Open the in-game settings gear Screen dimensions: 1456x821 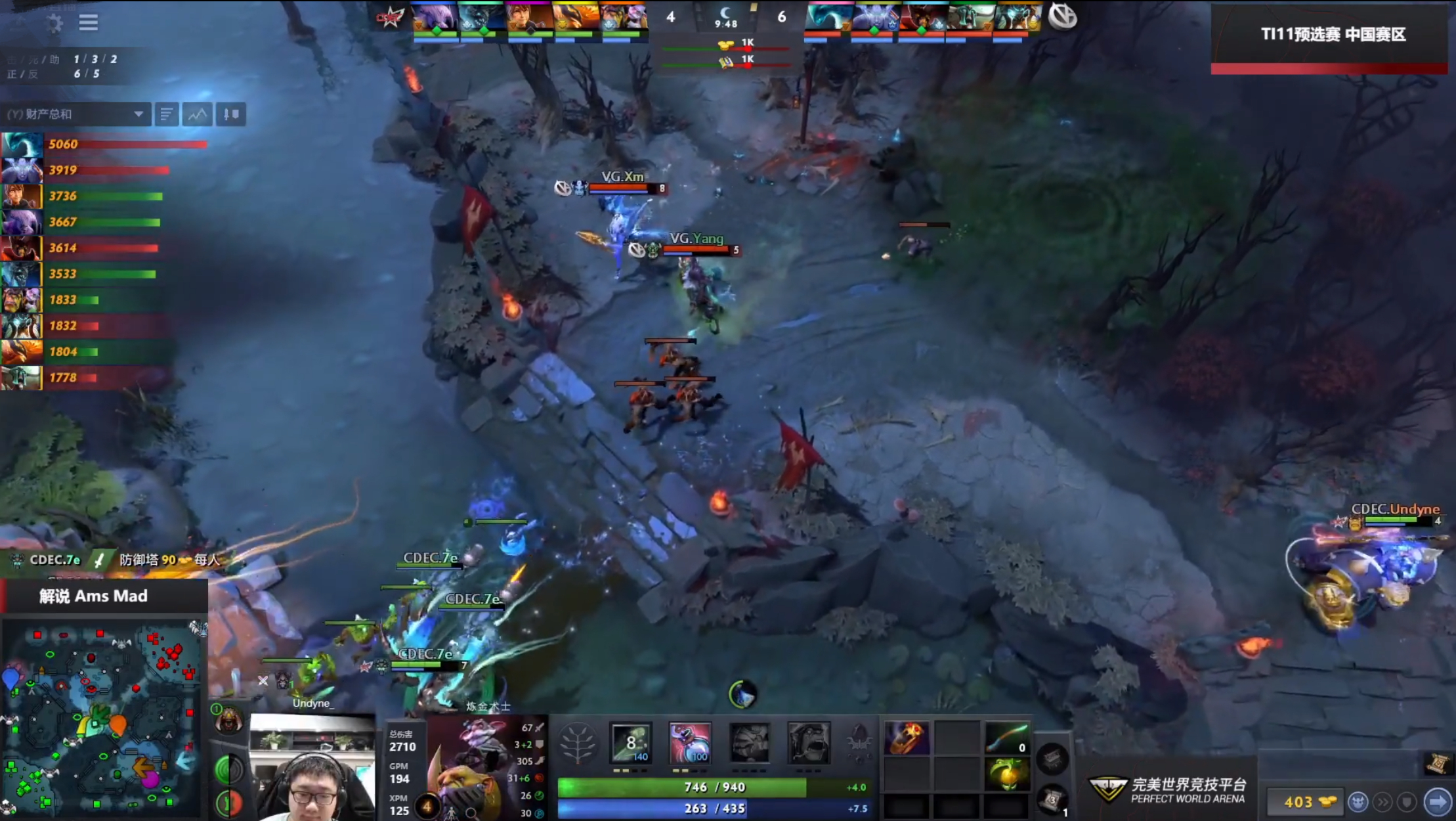[55, 22]
